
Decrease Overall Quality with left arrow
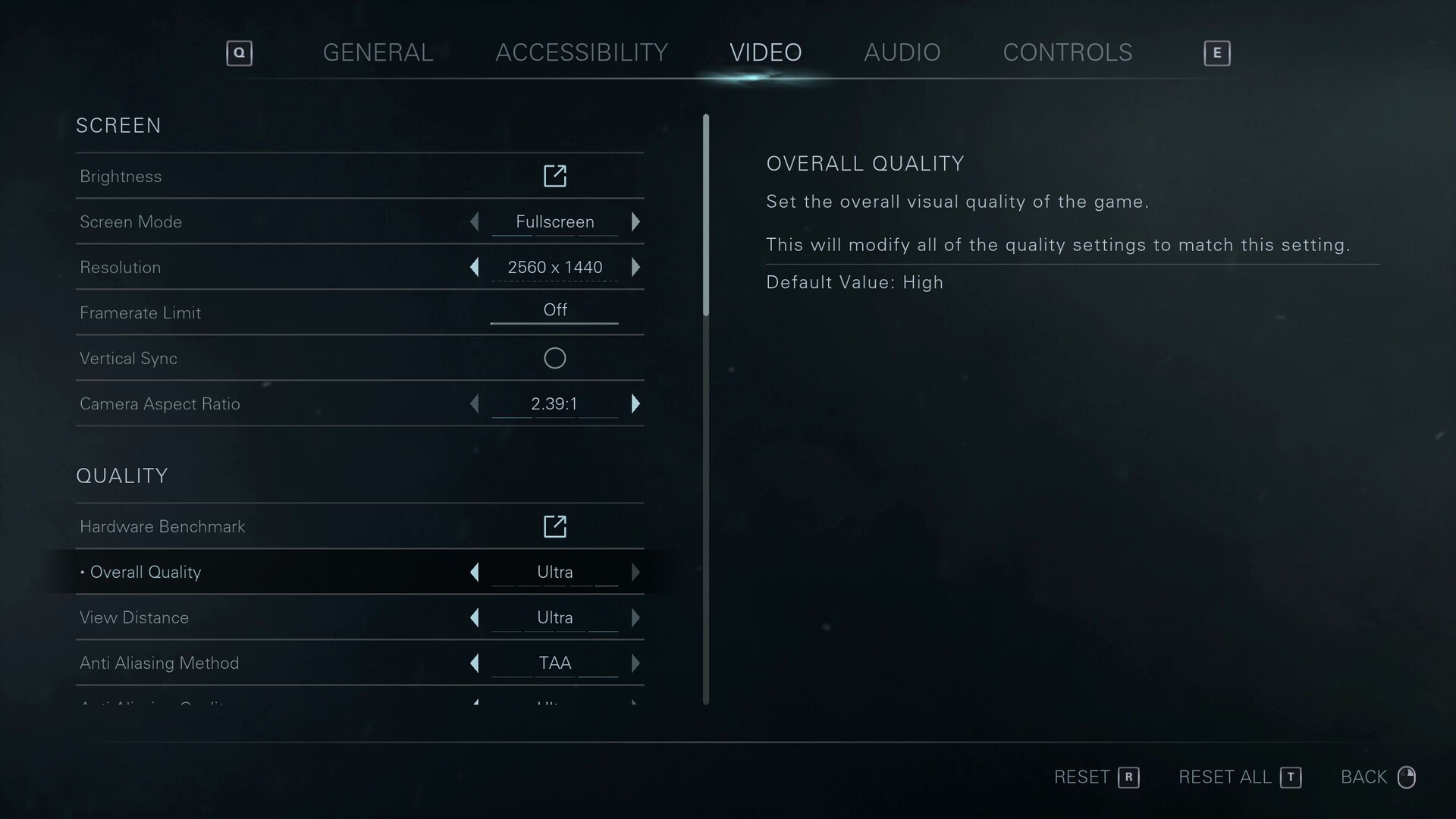[475, 572]
